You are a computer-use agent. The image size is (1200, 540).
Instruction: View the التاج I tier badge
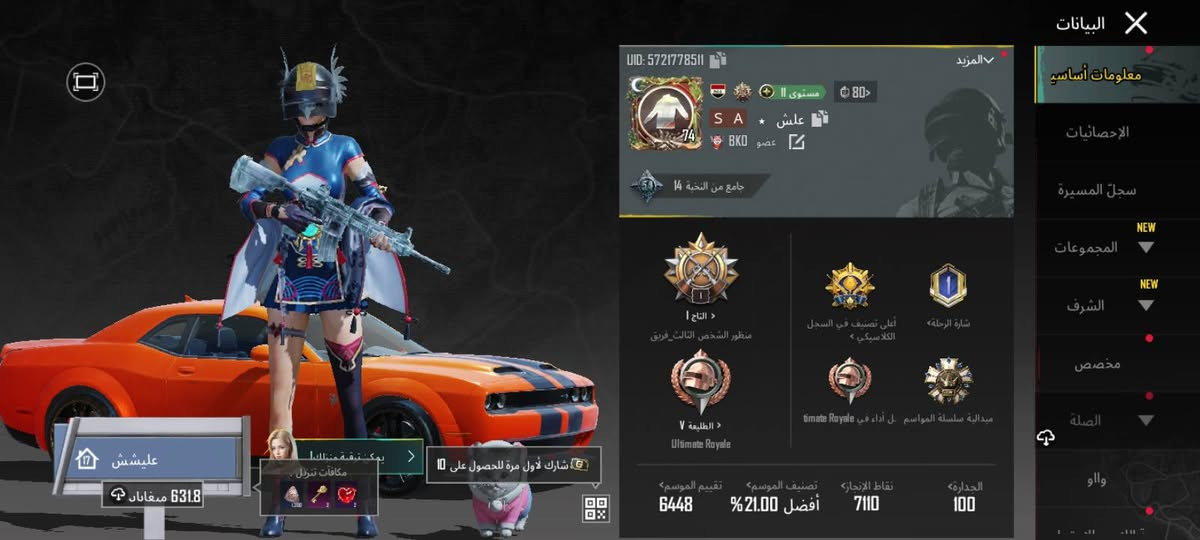(x=701, y=271)
